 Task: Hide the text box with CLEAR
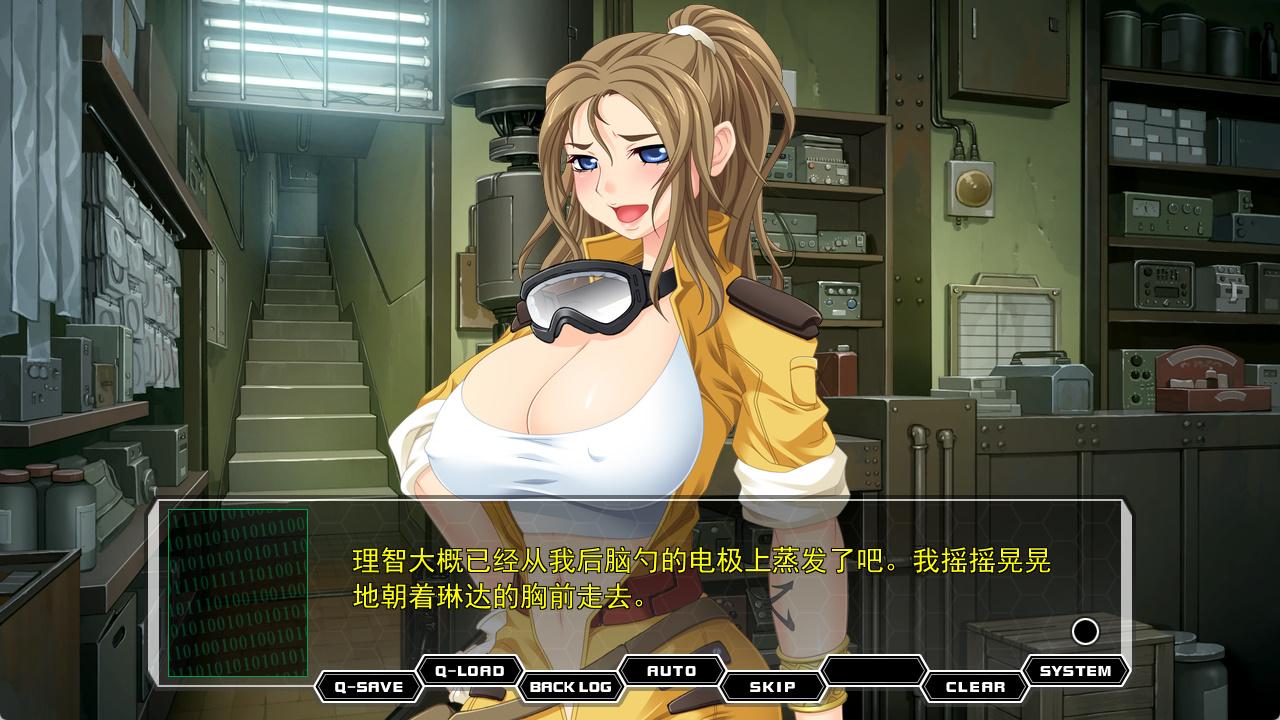coord(975,687)
